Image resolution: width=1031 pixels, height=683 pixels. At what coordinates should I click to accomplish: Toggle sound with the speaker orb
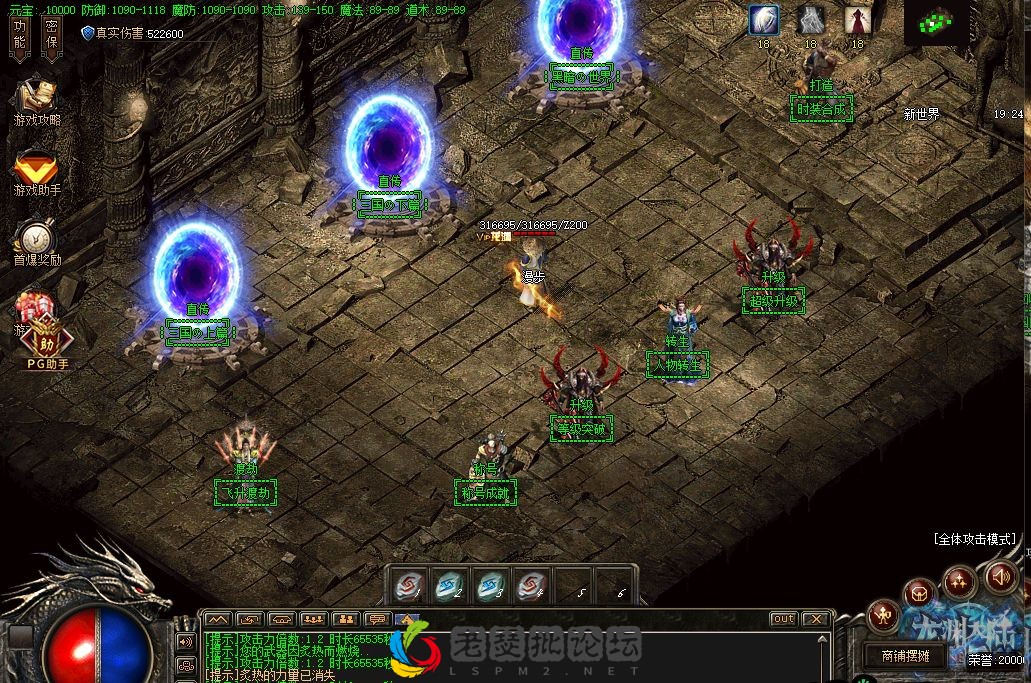click(x=1001, y=576)
